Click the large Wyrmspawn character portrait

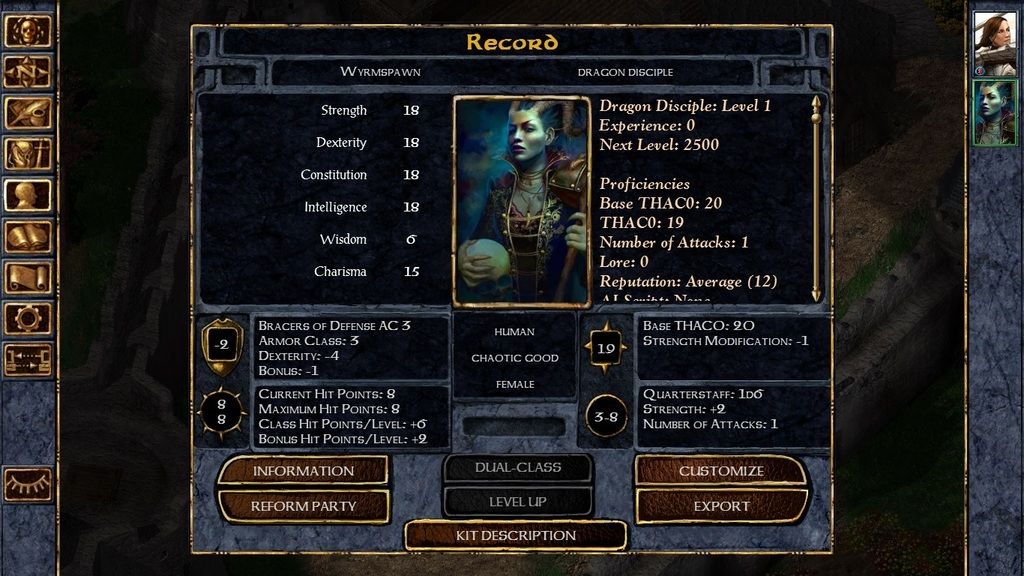pyautogui.click(x=521, y=200)
